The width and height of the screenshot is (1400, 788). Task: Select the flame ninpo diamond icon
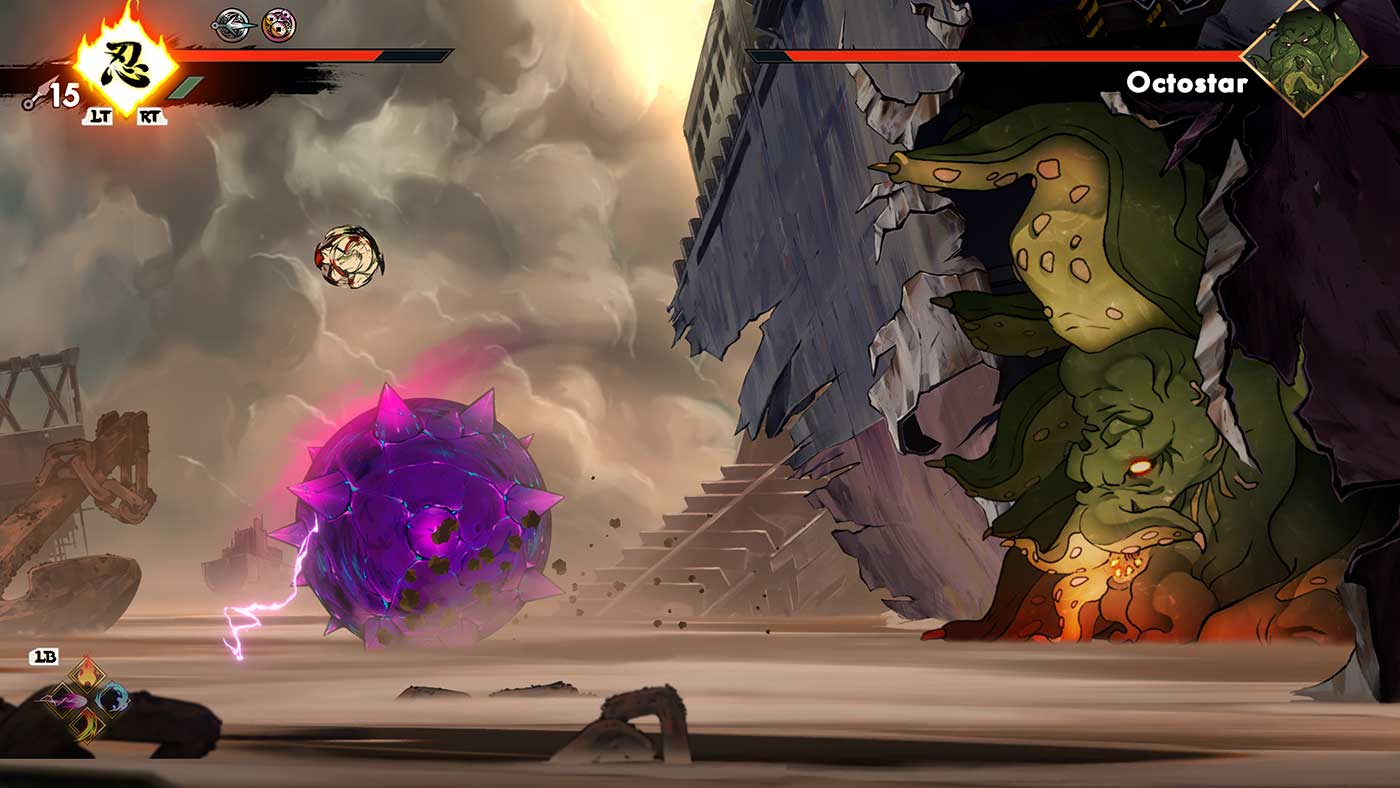click(x=87, y=672)
